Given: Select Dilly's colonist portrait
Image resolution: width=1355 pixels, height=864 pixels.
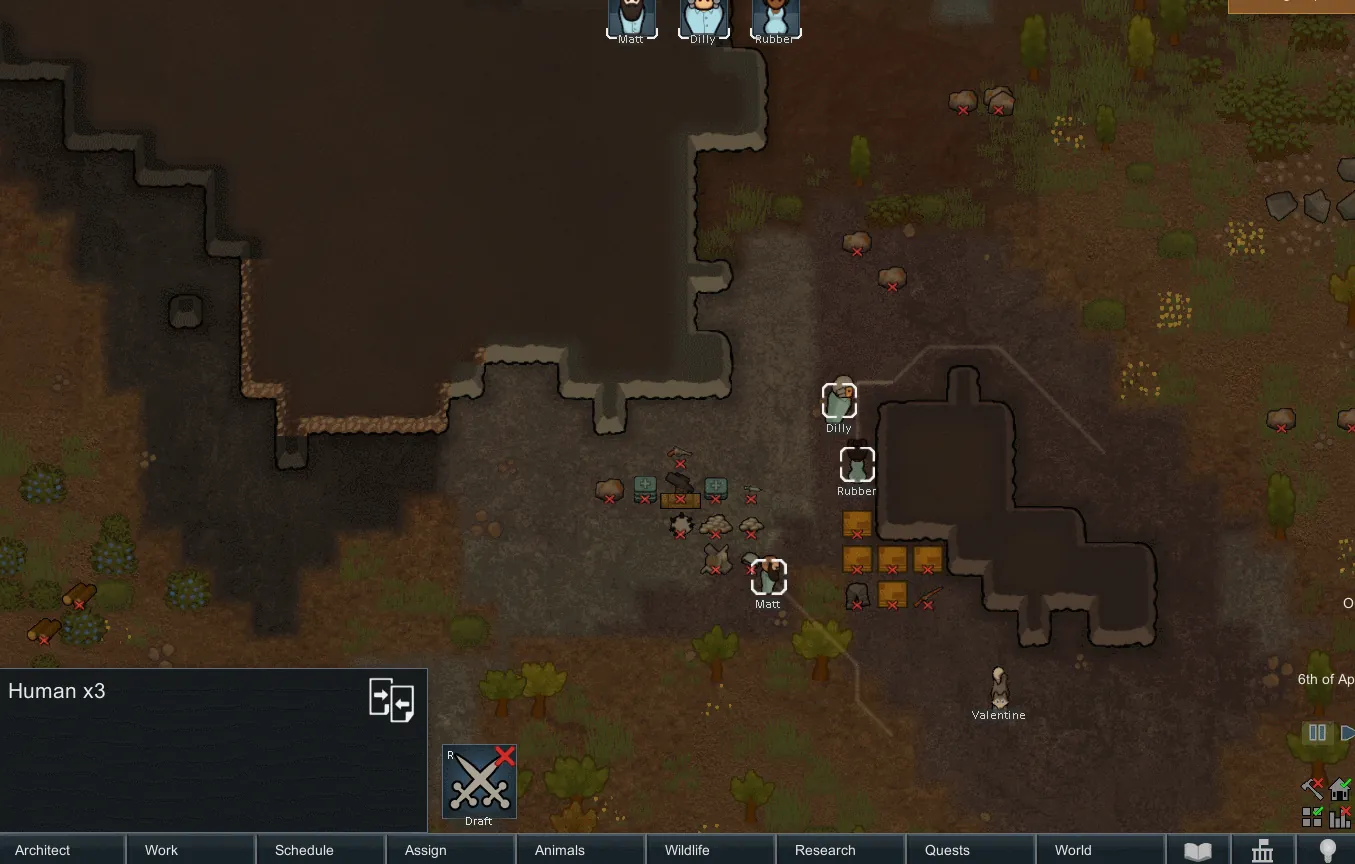Looking at the screenshot, I should point(704,17).
